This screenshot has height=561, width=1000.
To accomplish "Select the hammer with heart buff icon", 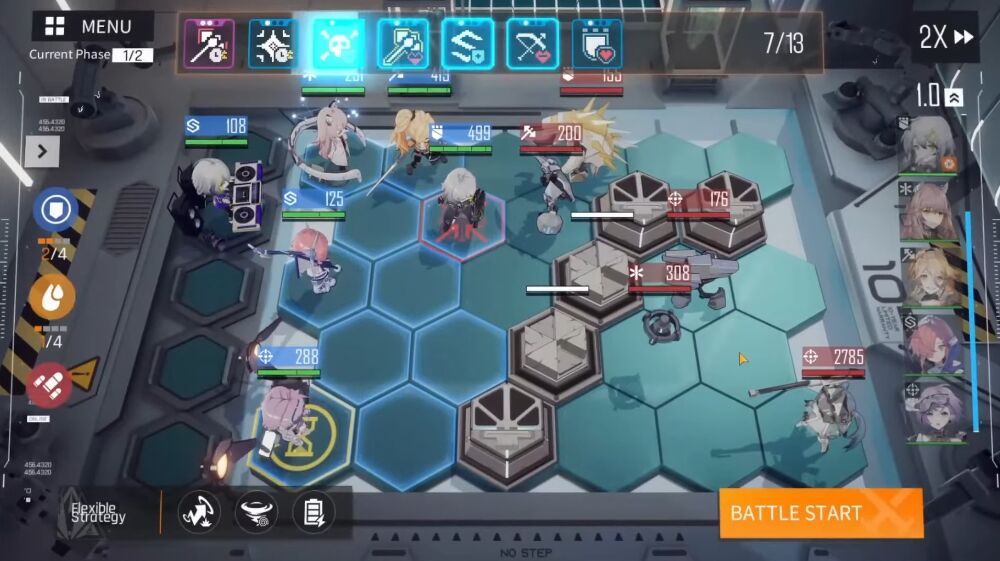I will click(403, 44).
